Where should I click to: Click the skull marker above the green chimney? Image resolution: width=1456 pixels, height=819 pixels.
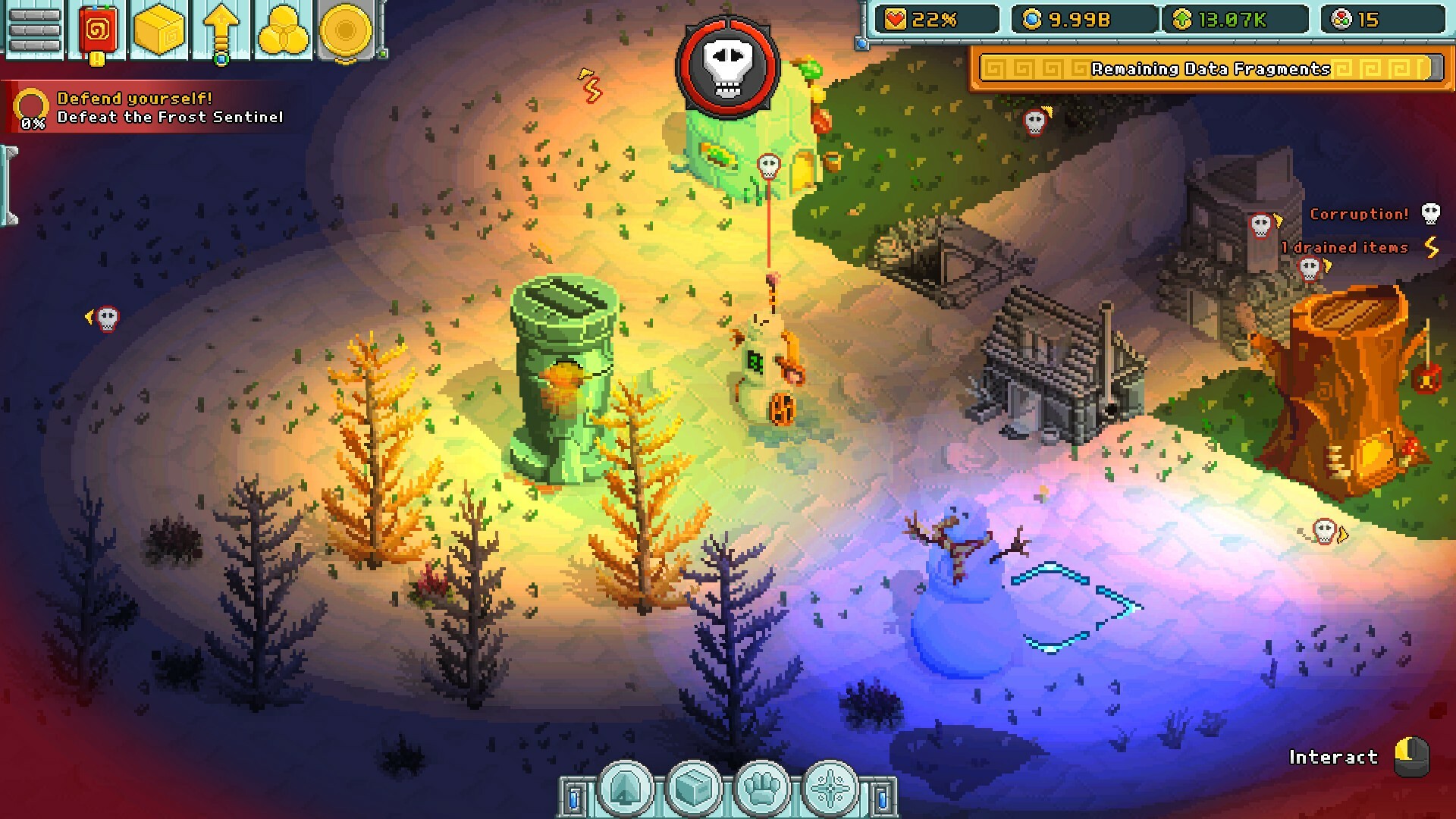click(769, 167)
